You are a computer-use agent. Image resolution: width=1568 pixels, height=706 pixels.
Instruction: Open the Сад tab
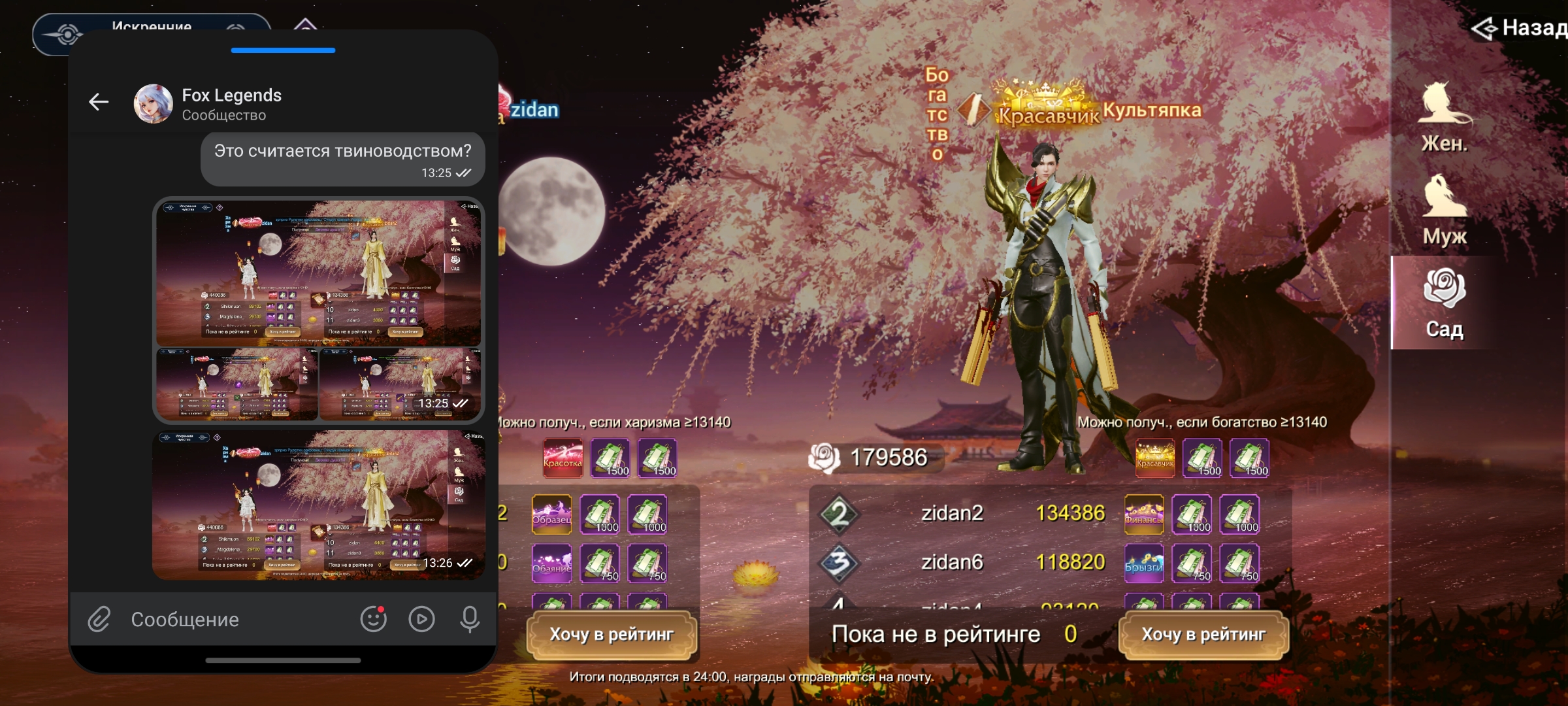1445,303
